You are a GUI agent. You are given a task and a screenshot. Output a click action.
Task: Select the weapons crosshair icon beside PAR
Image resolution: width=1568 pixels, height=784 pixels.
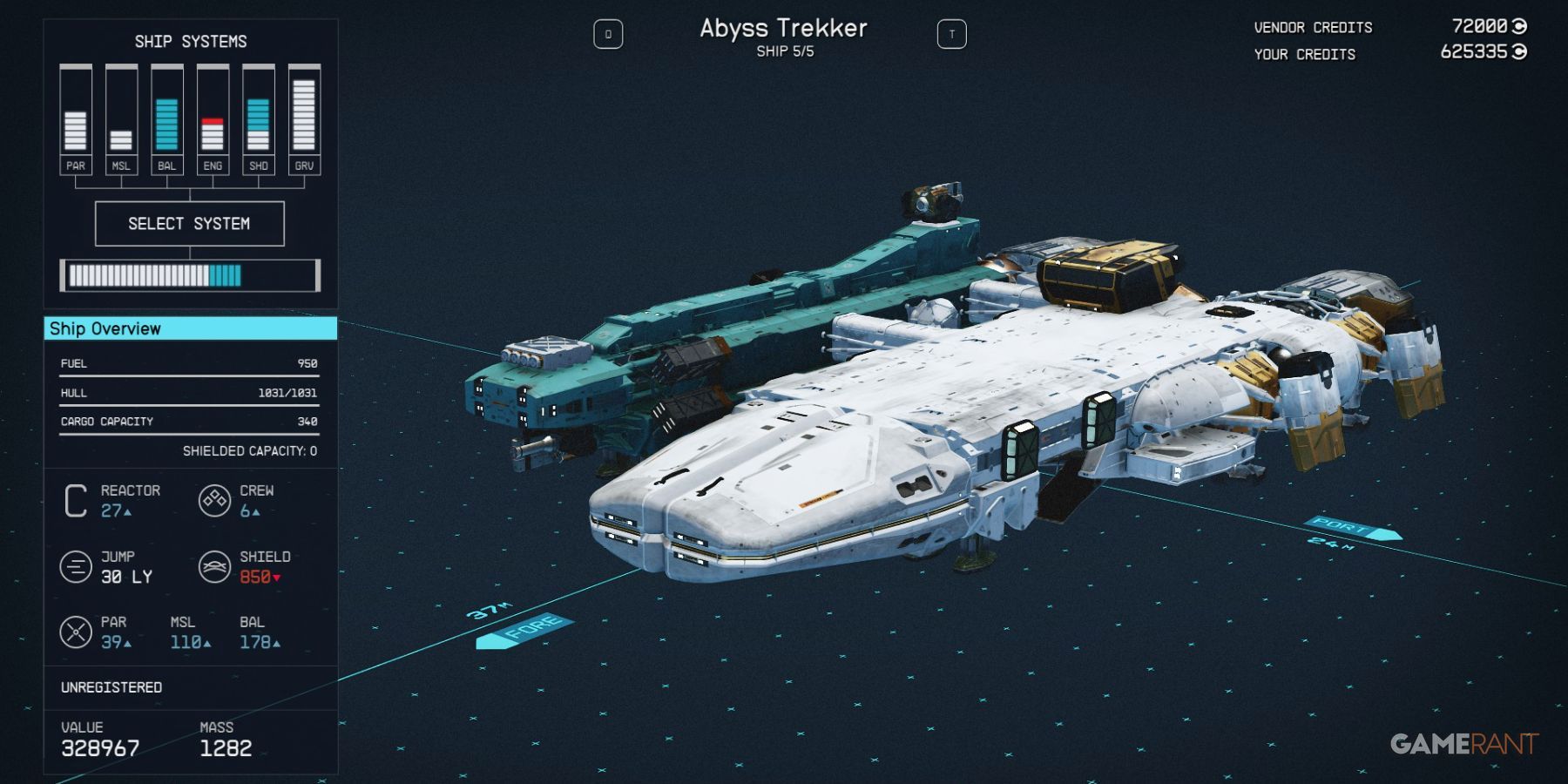click(x=77, y=632)
